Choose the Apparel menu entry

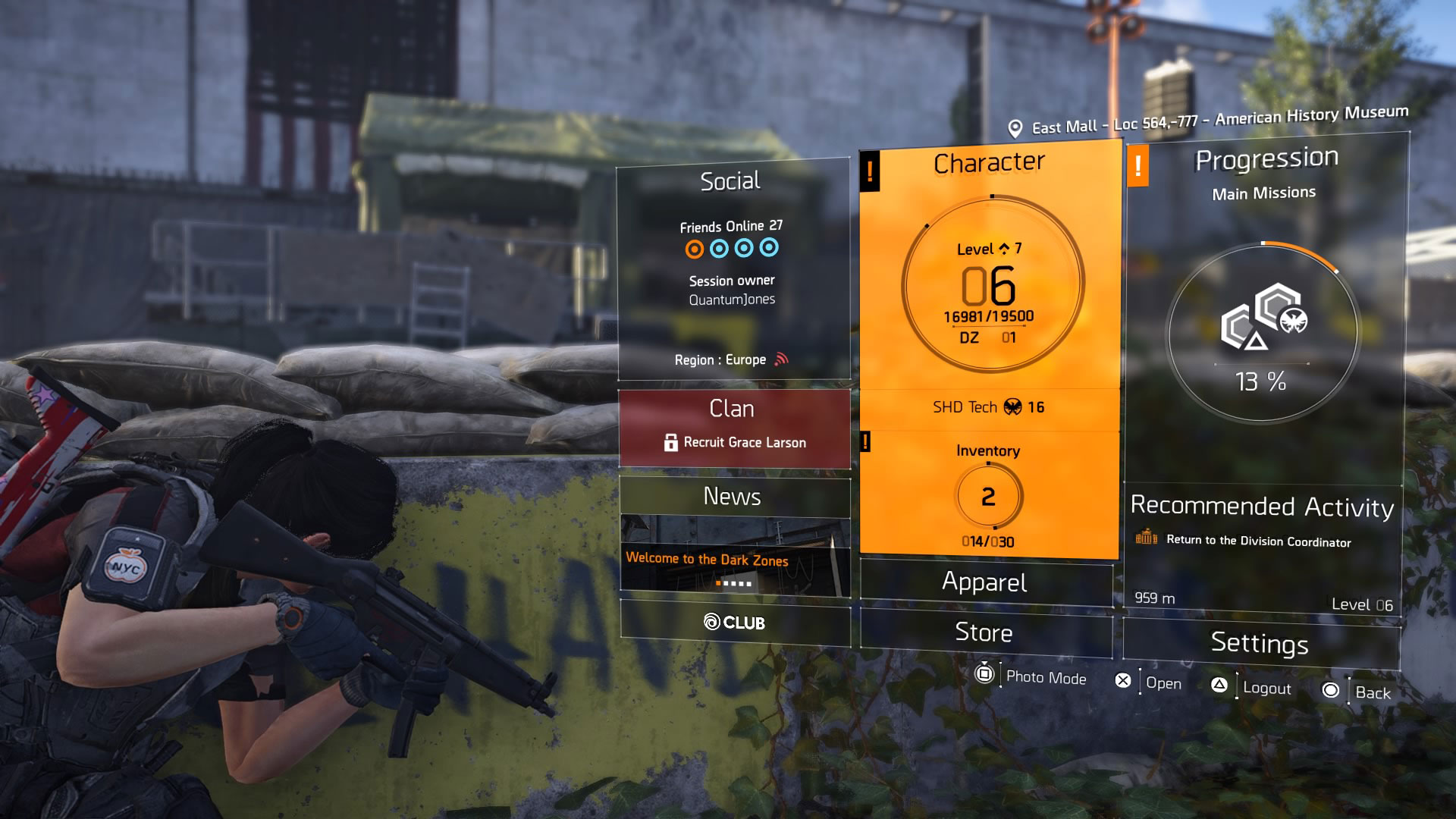[985, 582]
